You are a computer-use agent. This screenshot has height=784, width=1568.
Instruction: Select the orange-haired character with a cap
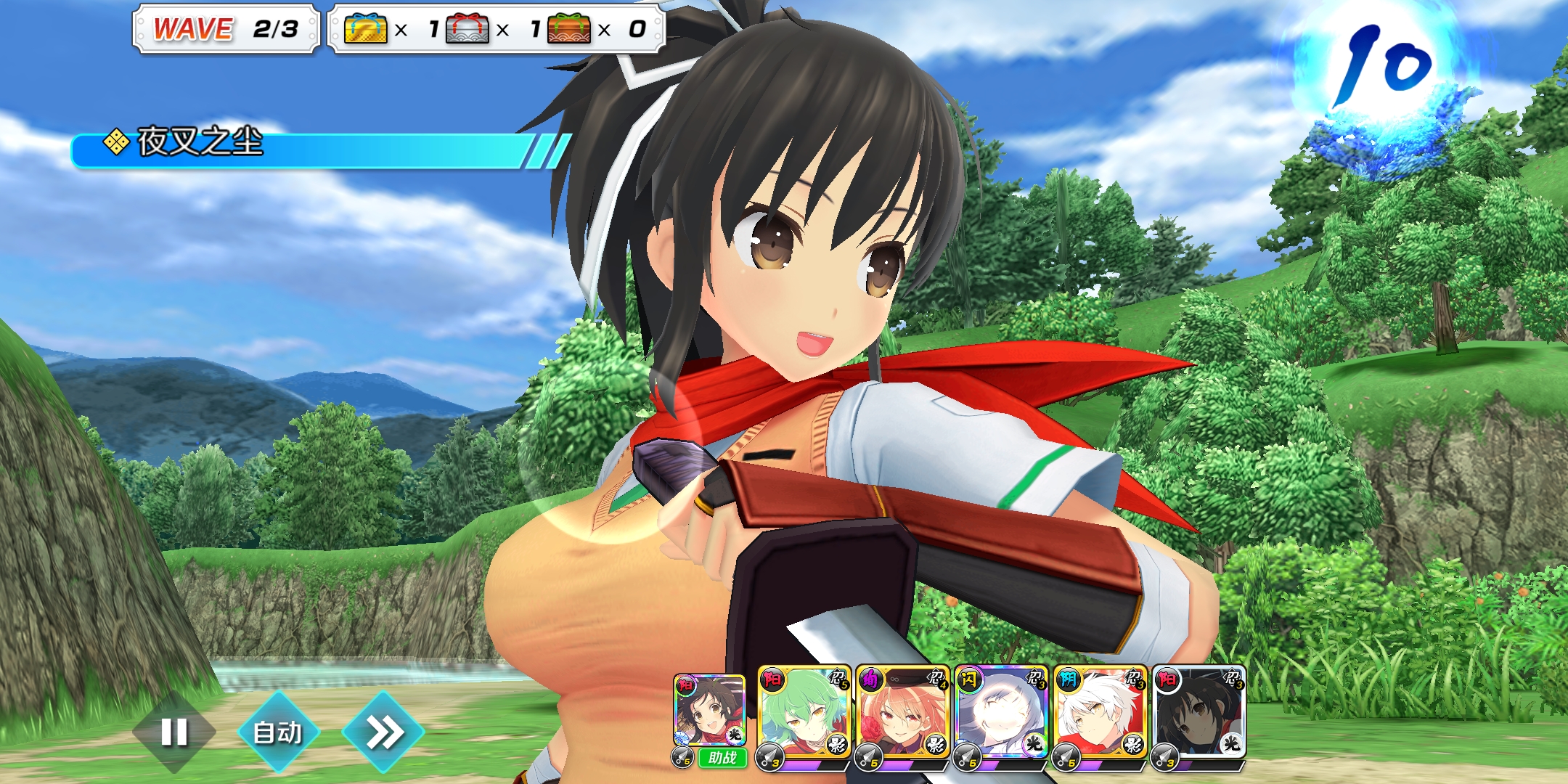coord(902,713)
